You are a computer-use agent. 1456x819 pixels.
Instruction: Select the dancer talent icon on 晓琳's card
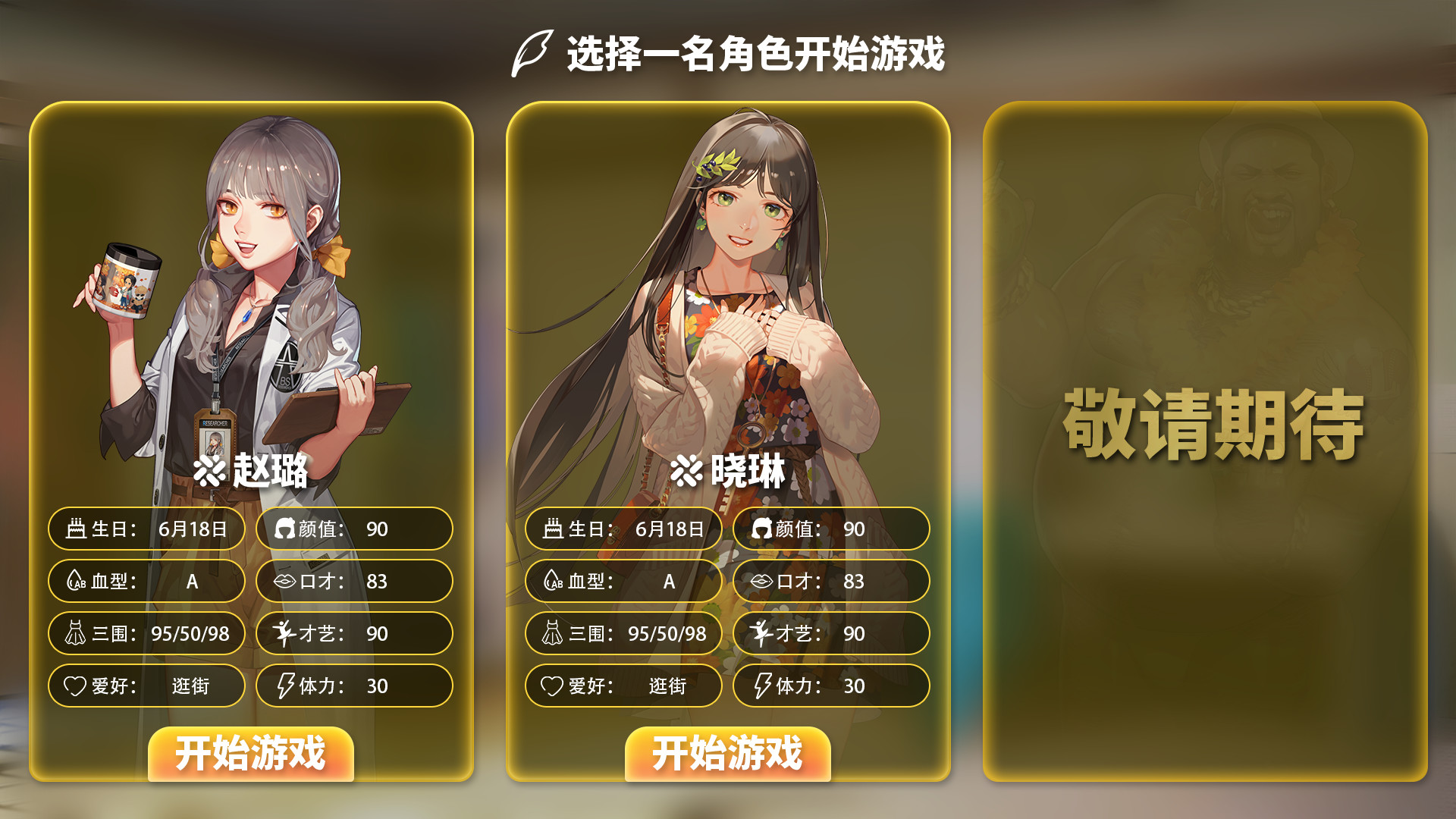[761, 635]
